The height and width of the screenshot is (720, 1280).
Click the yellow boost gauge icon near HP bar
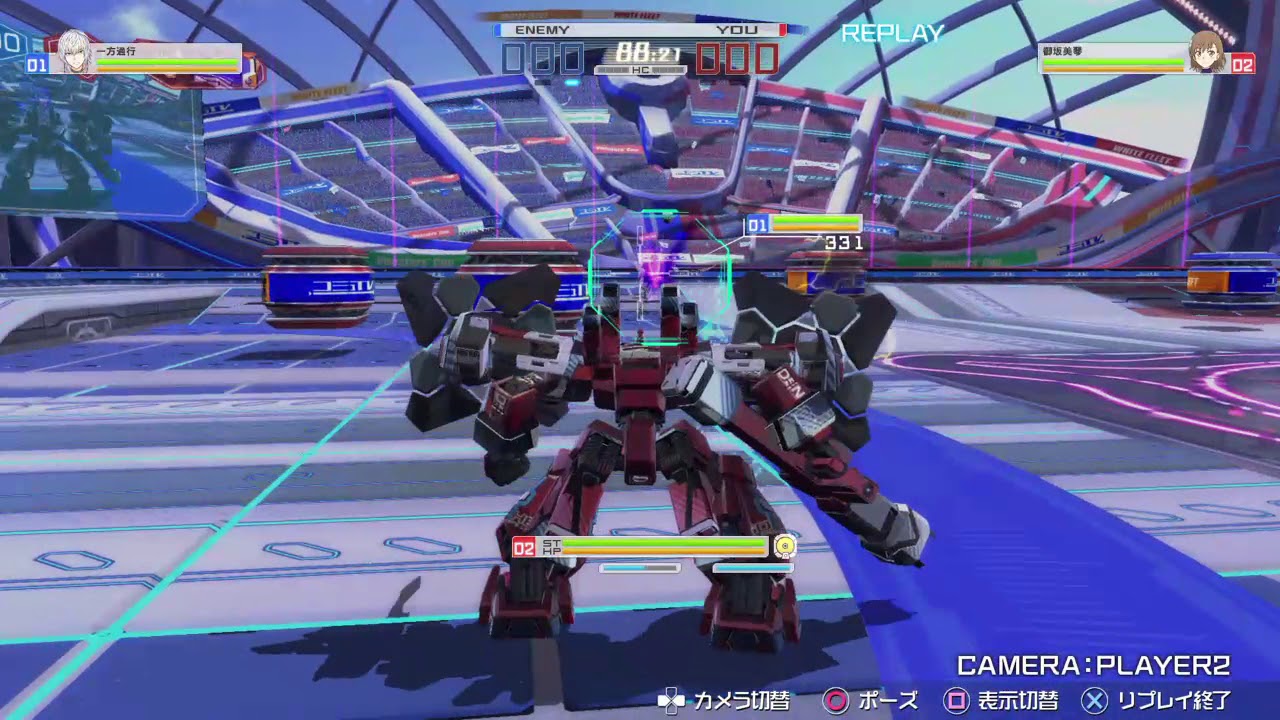tap(784, 546)
